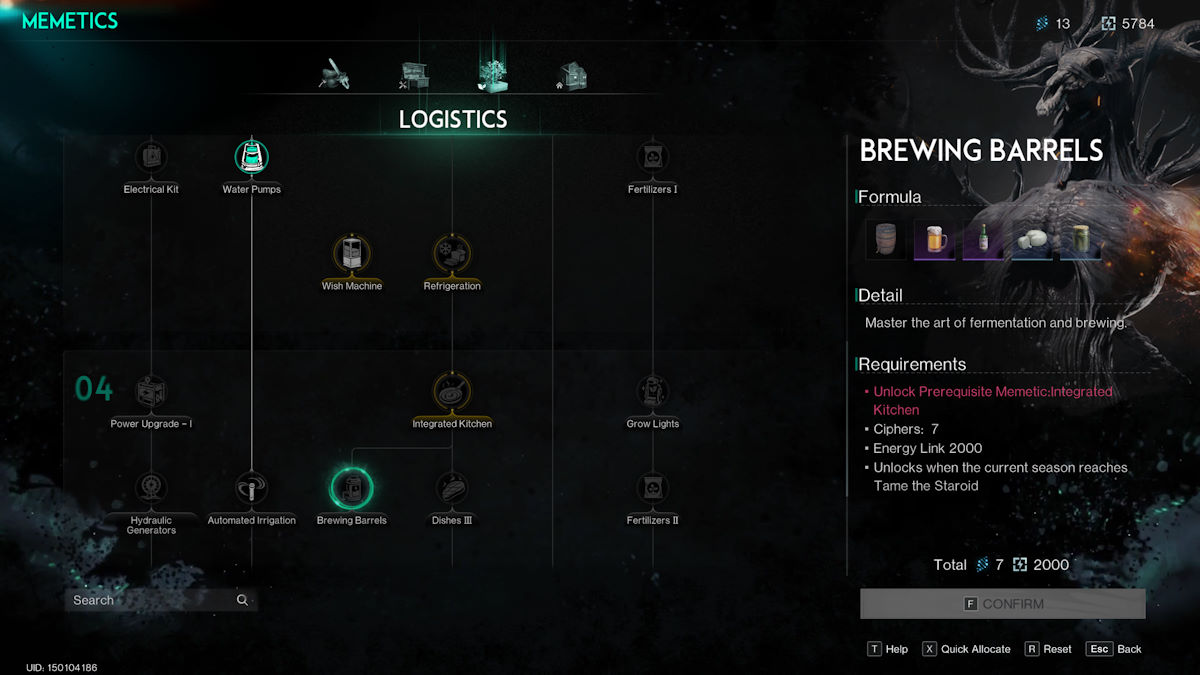Inspect the beer mug formula icon

pyautogui.click(x=935, y=241)
